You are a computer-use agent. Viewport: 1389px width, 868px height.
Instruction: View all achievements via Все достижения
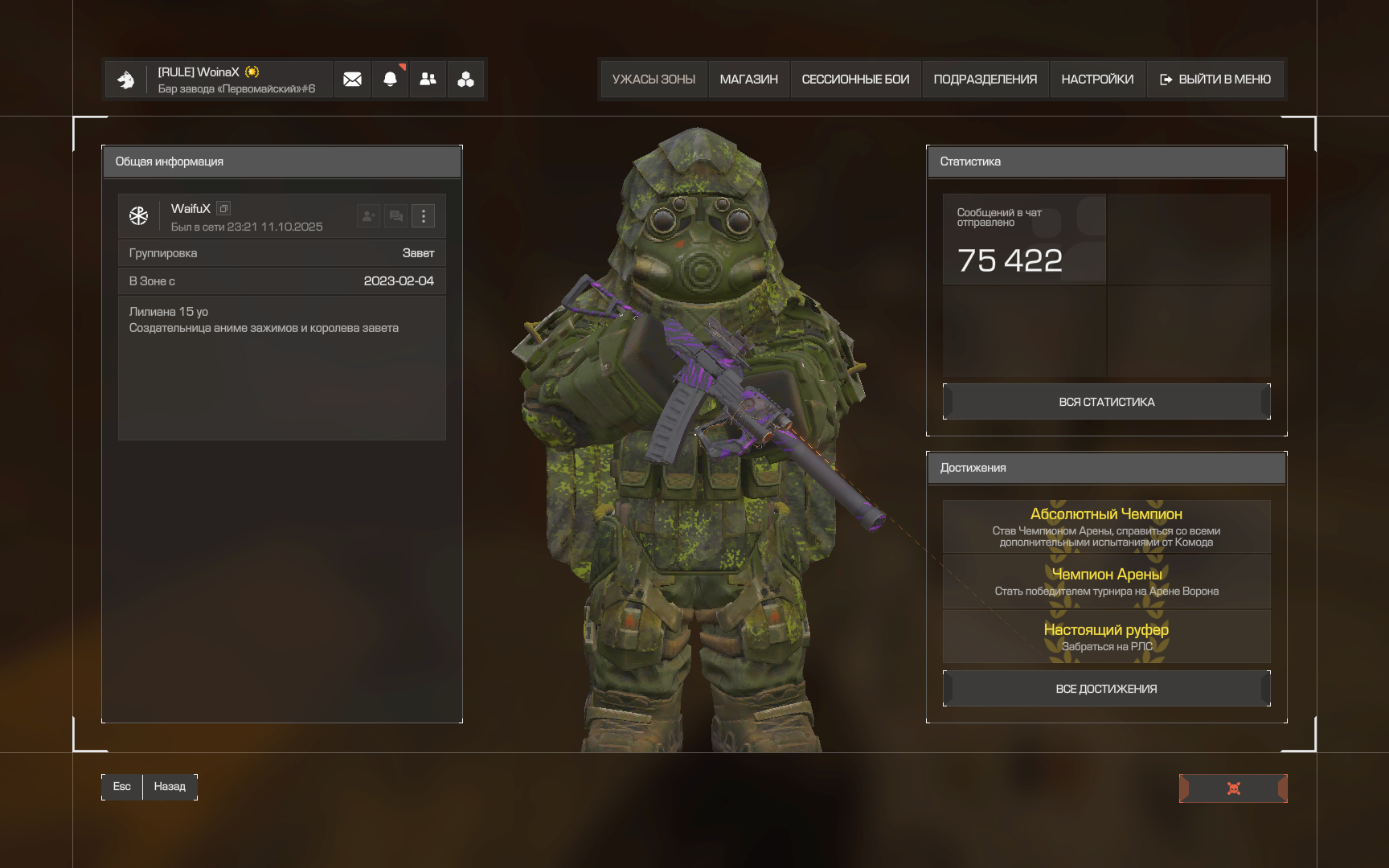[x=1106, y=689]
